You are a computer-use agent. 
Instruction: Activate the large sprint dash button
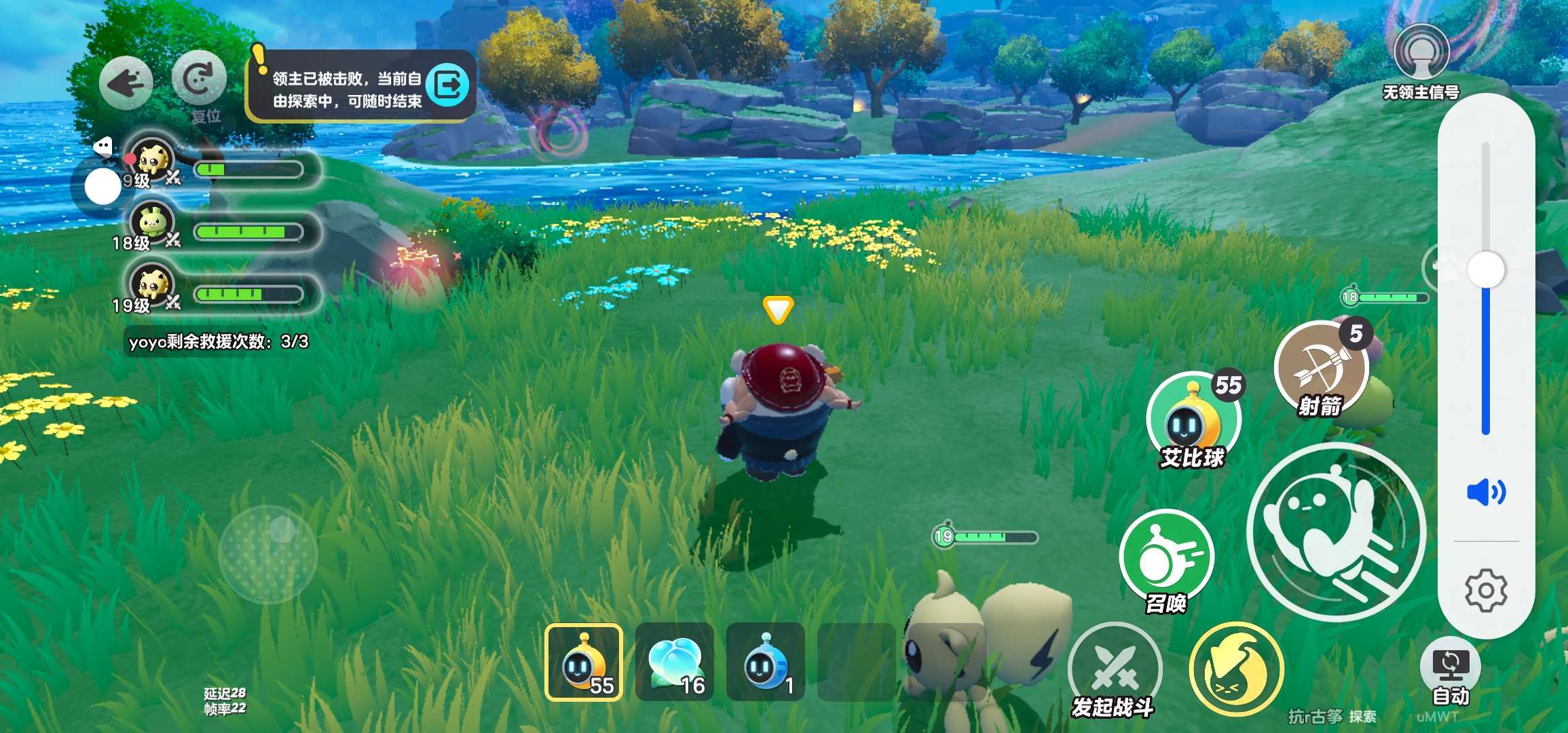coord(1335,531)
